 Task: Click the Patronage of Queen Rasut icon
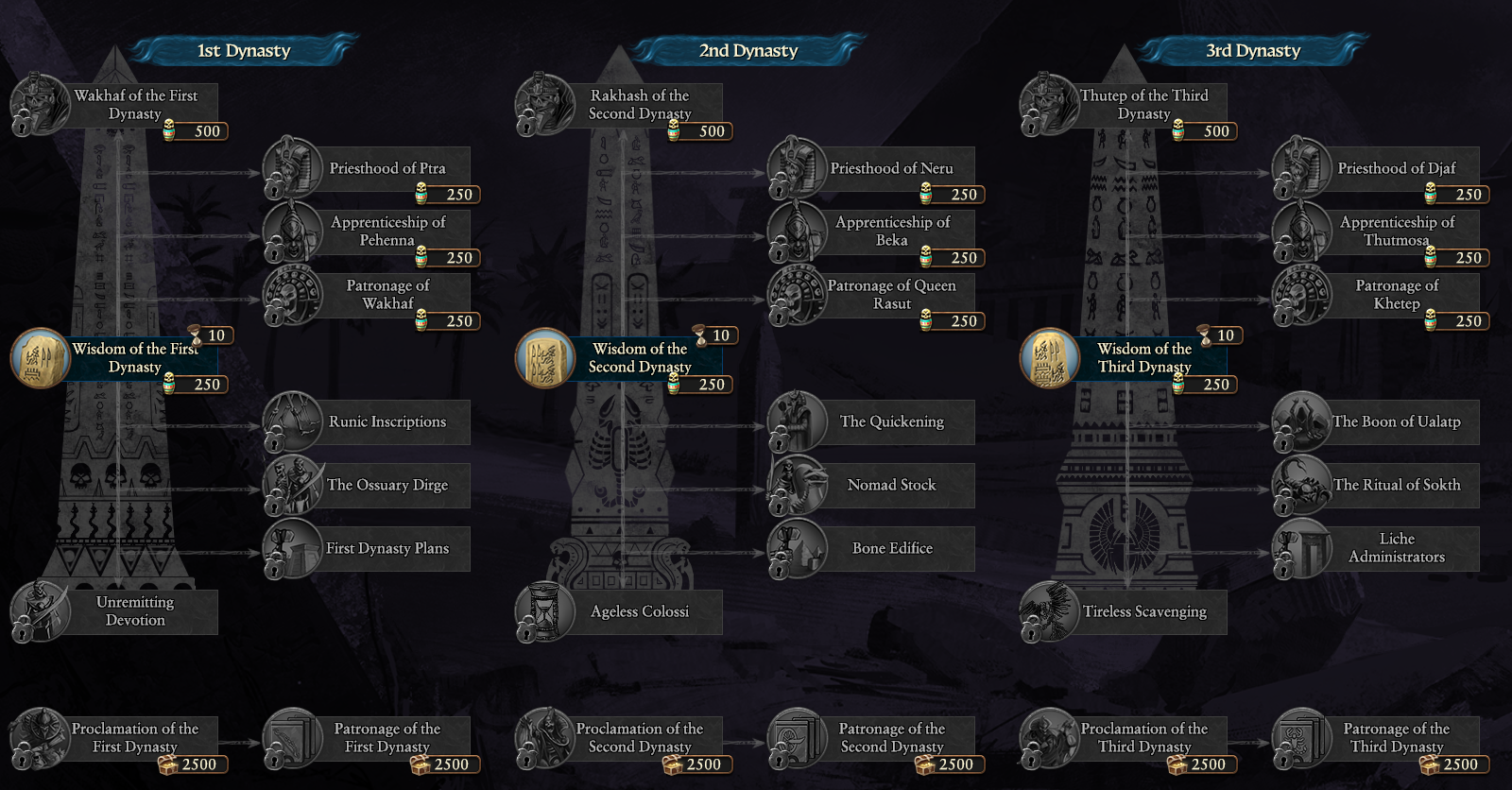tap(797, 295)
